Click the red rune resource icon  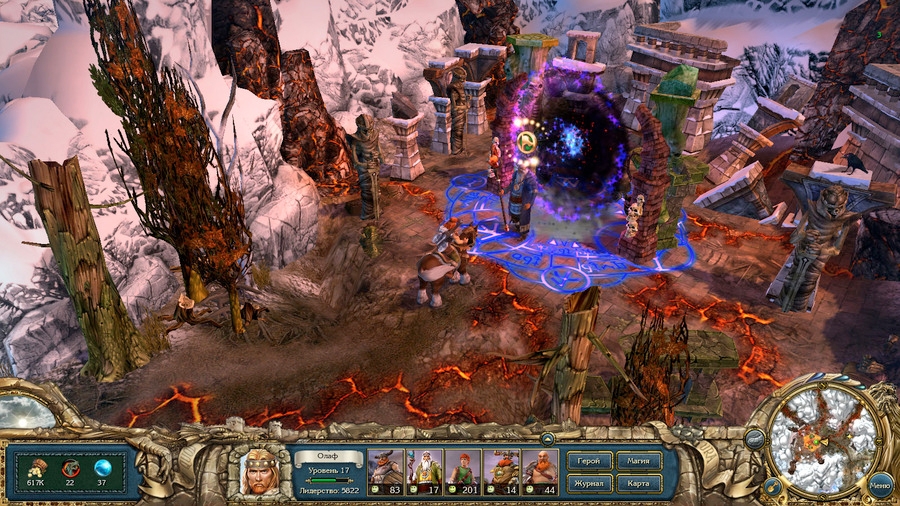[69, 467]
